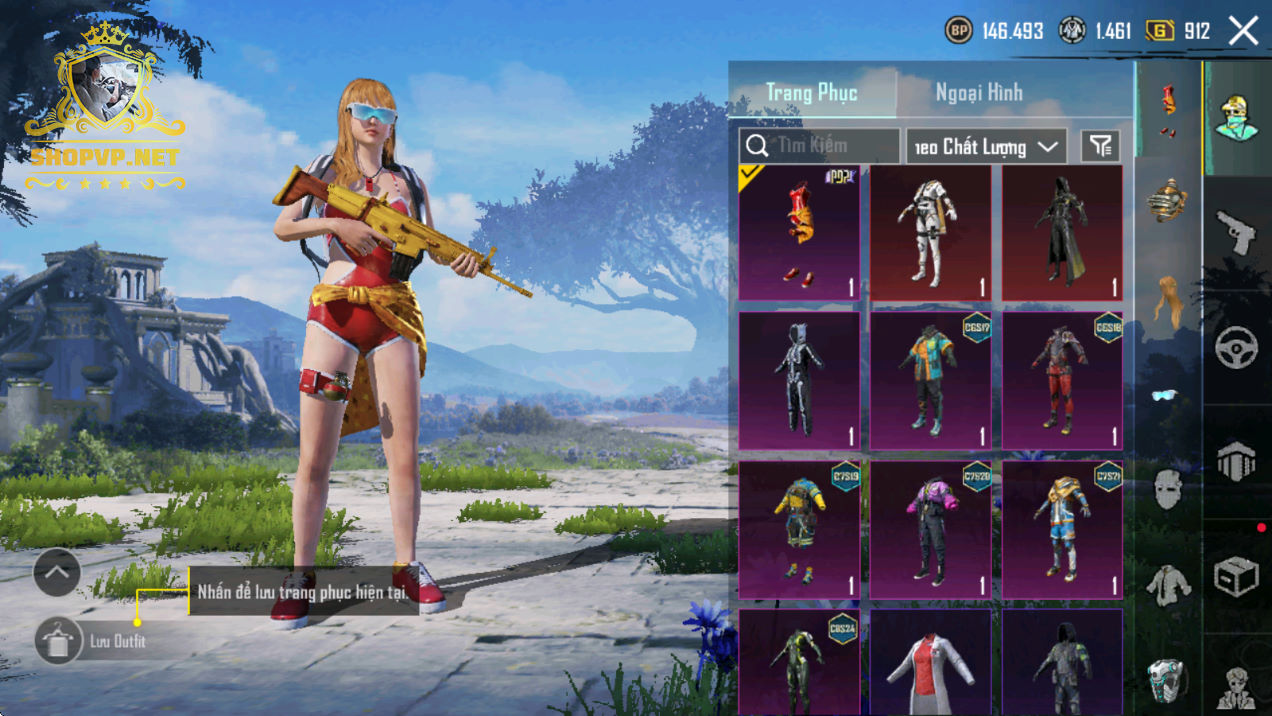
Task: Open the filter options button
Action: 1100,147
